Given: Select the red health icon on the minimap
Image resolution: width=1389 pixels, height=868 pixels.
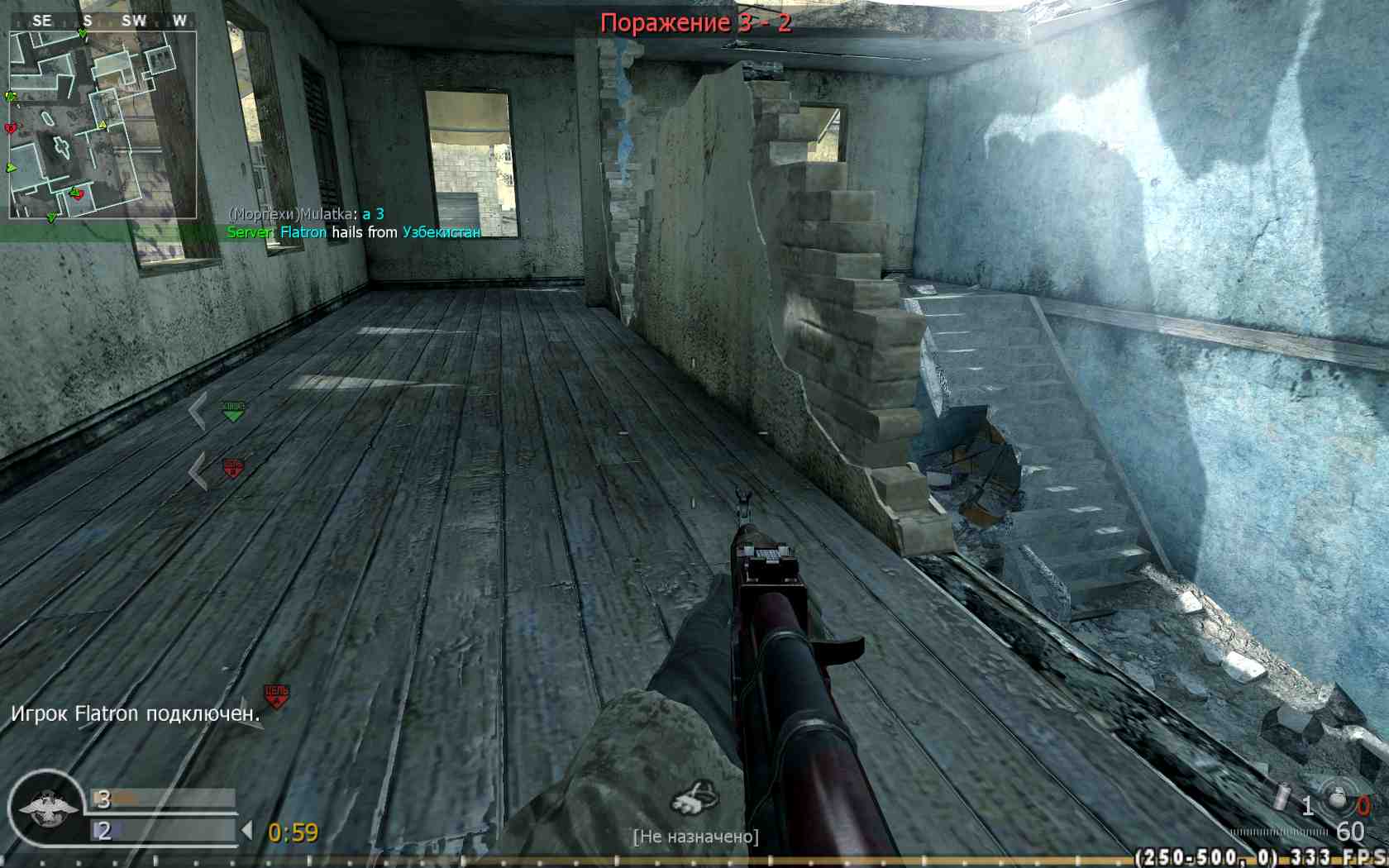Looking at the screenshot, I should 10,126.
